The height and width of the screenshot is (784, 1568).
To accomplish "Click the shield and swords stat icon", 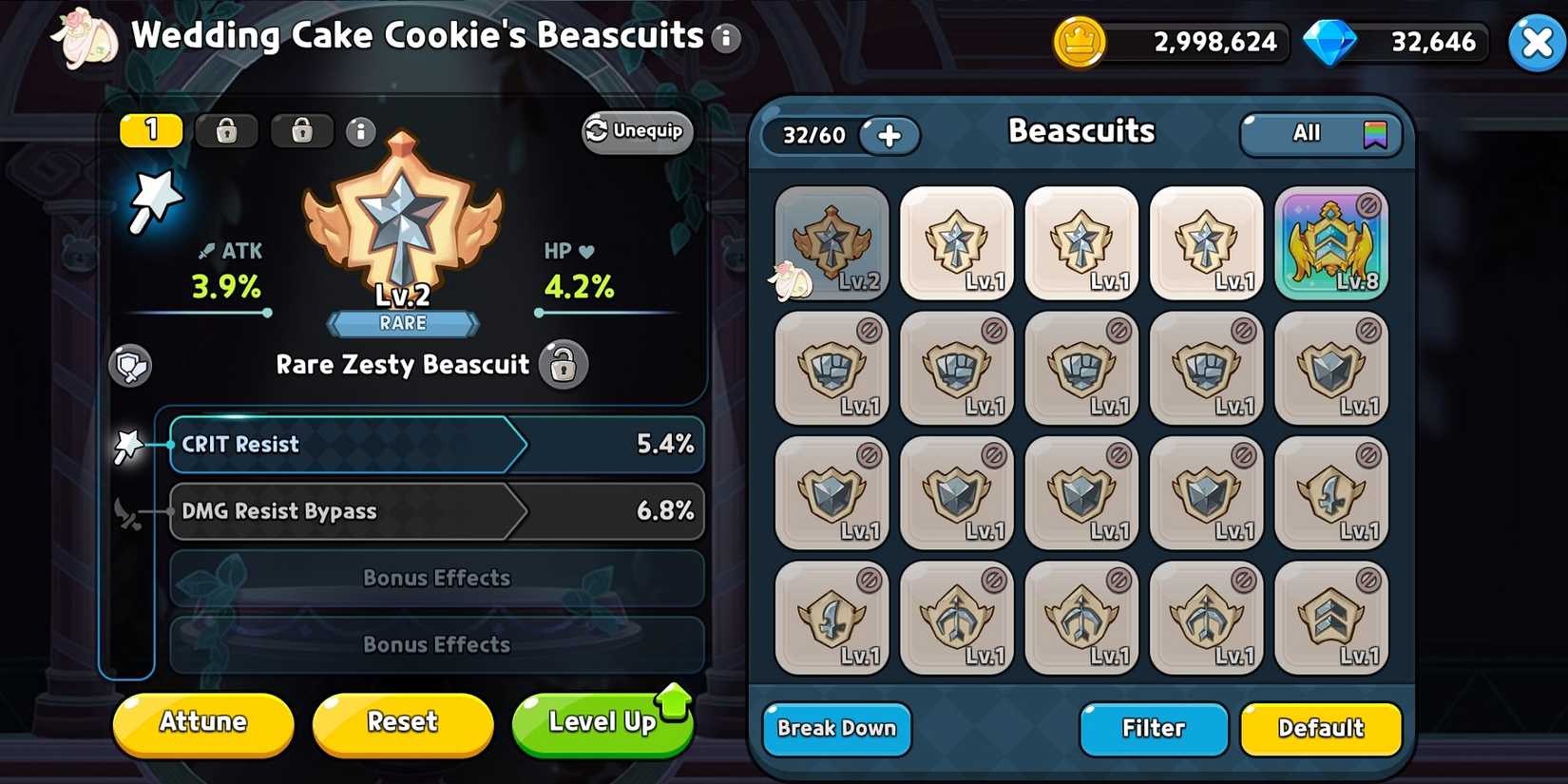I will tap(130, 368).
